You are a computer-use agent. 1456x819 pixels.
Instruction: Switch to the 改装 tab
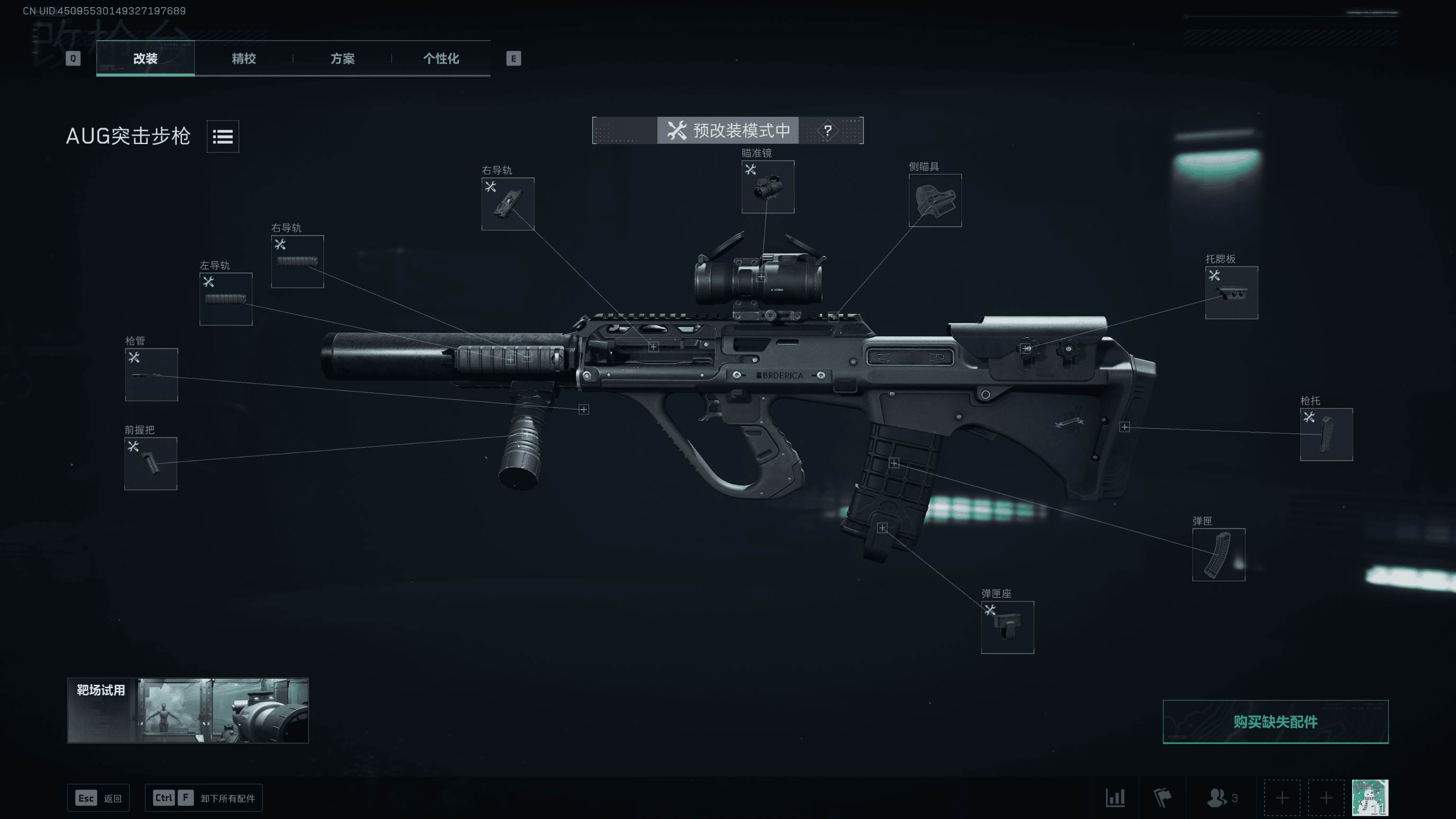145,58
